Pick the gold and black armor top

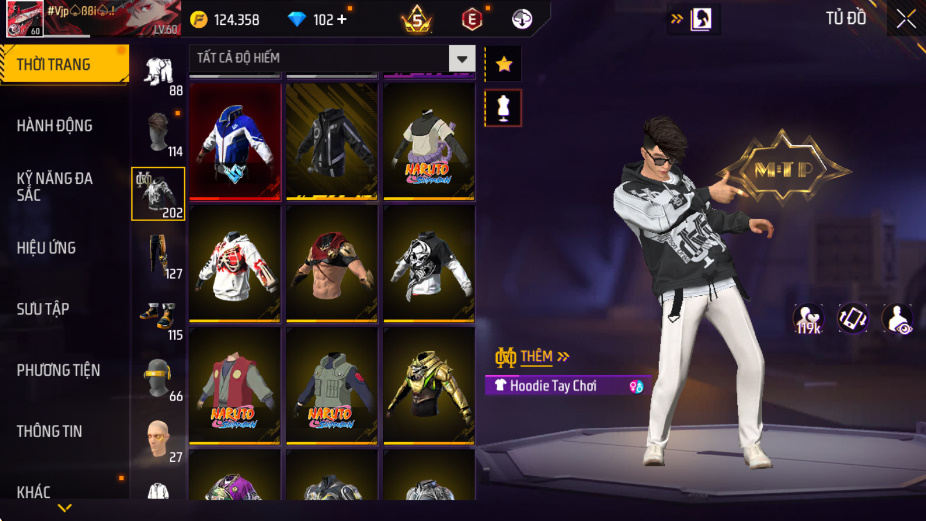click(x=429, y=385)
